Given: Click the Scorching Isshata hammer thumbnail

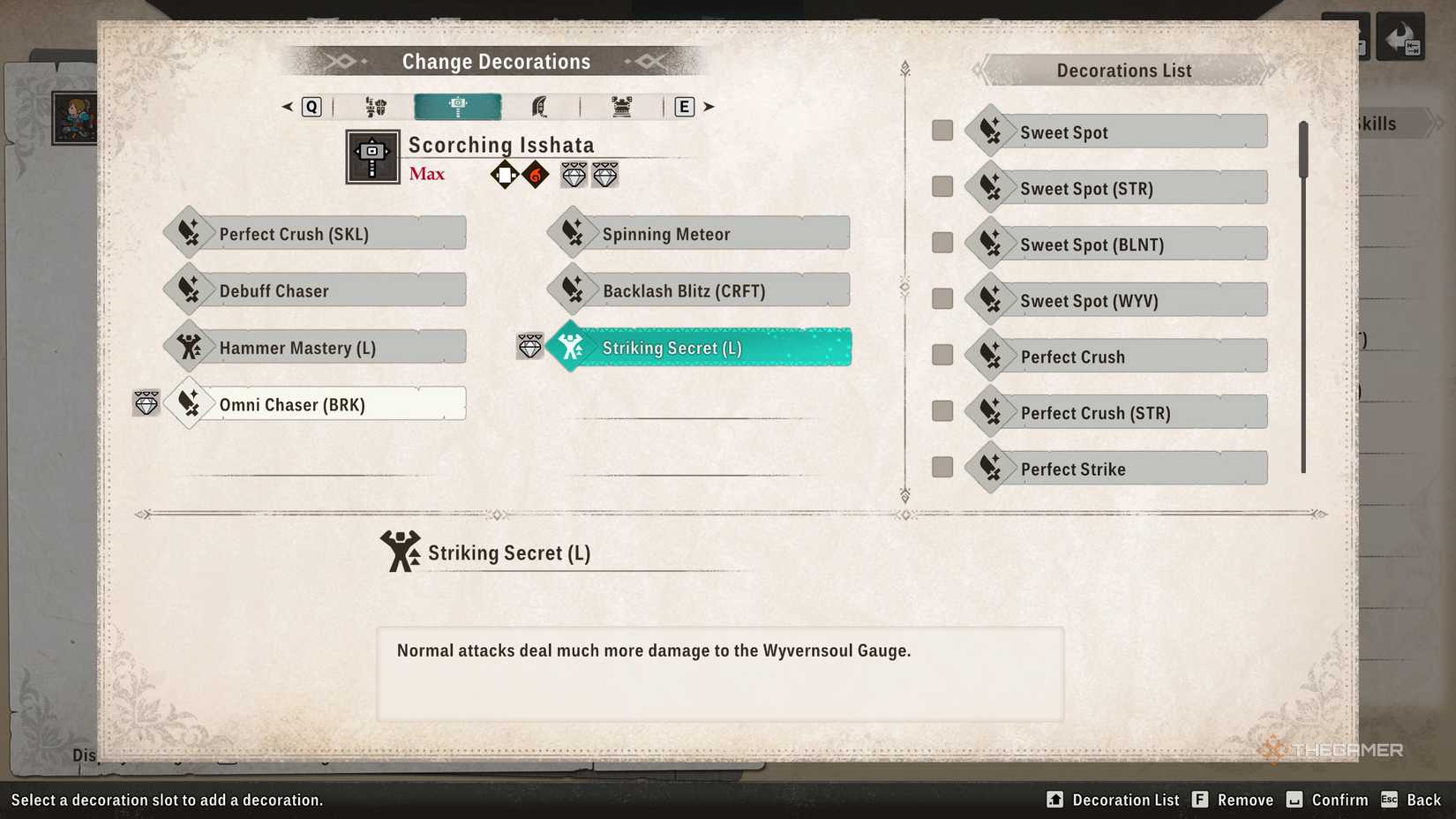Looking at the screenshot, I should 372,156.
